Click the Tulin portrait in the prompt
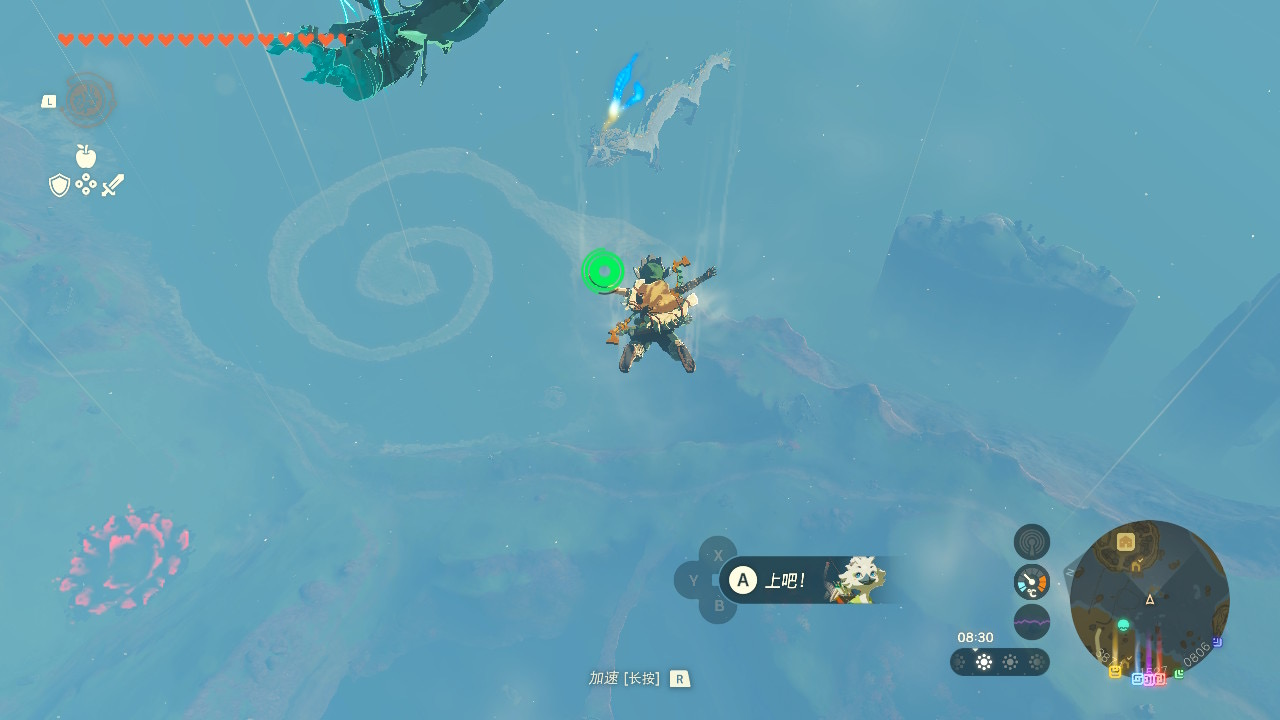The width and height of the screenshot is (1280, 720). [858, 579]
